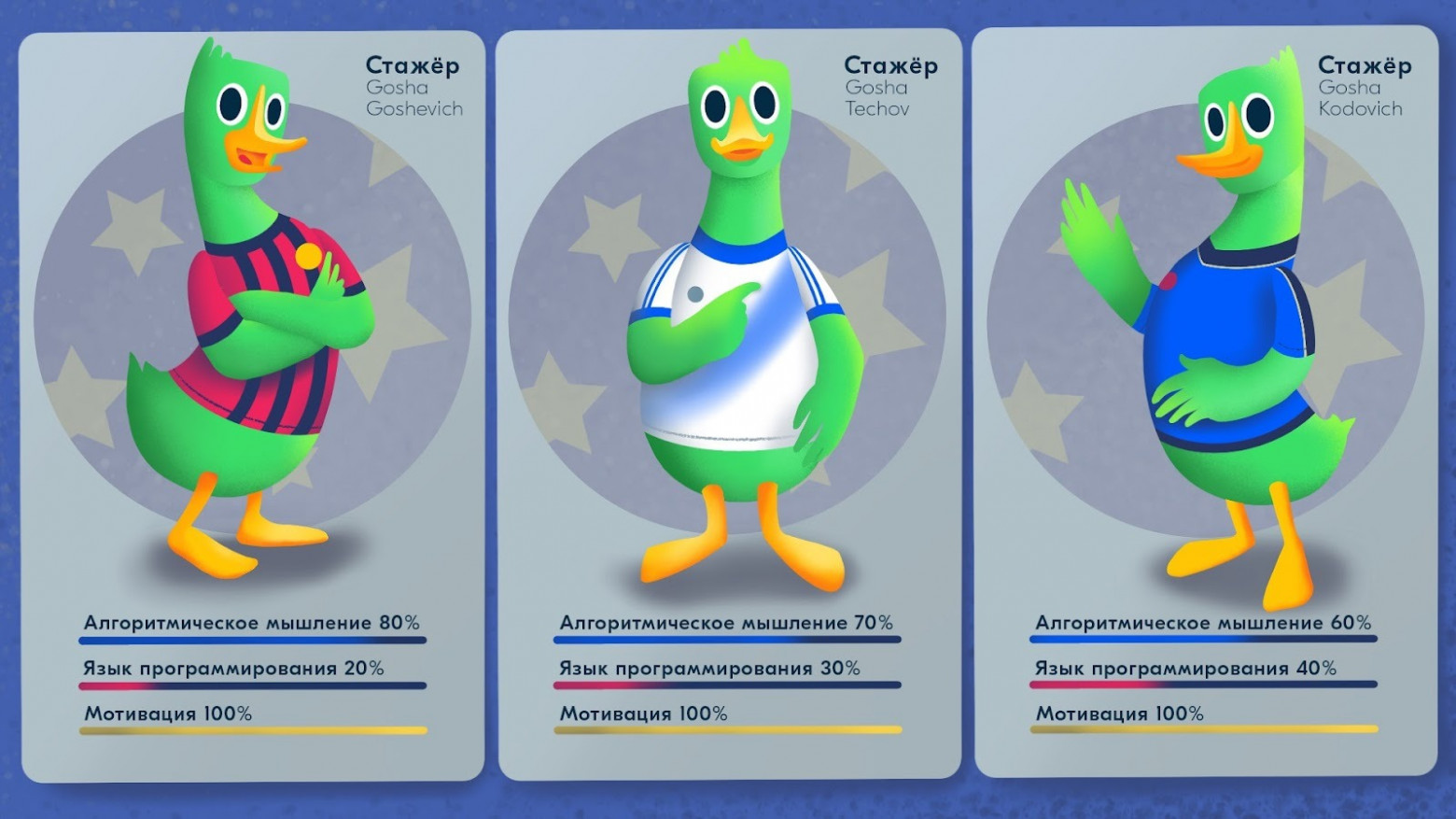Choose the Gosha Techov intern card
Viewport: 1456px width, 819px height.
pyautogui.click(x=729, y=403)
